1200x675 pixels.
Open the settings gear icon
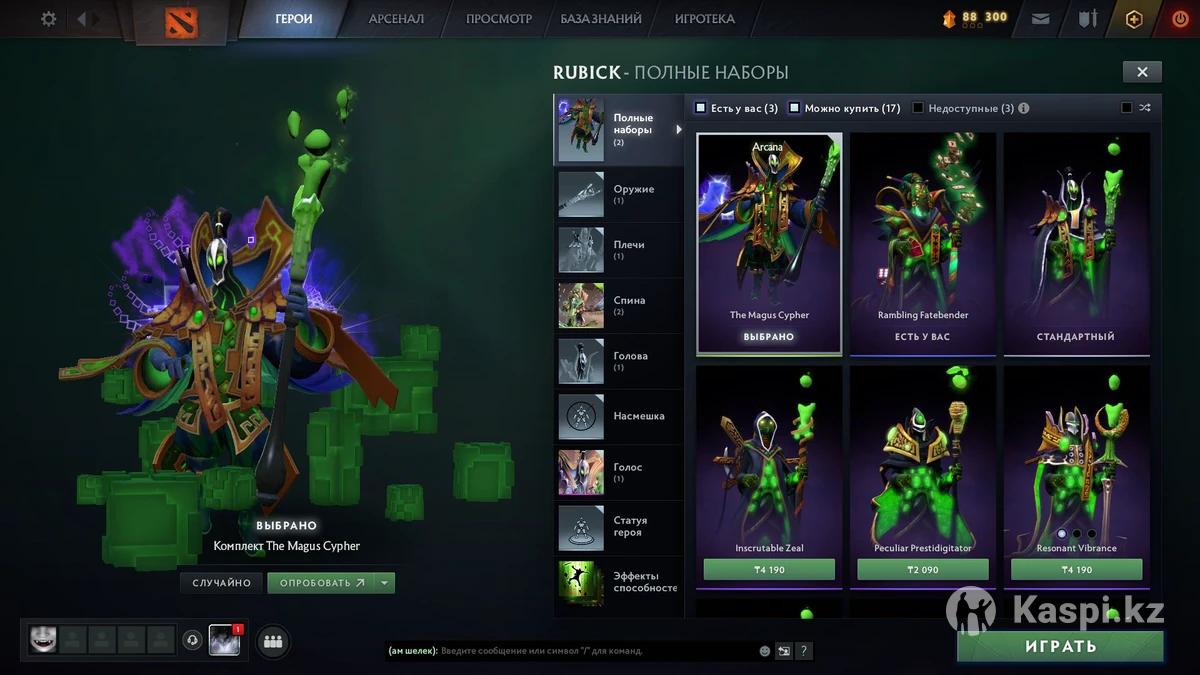click(48, 19)
